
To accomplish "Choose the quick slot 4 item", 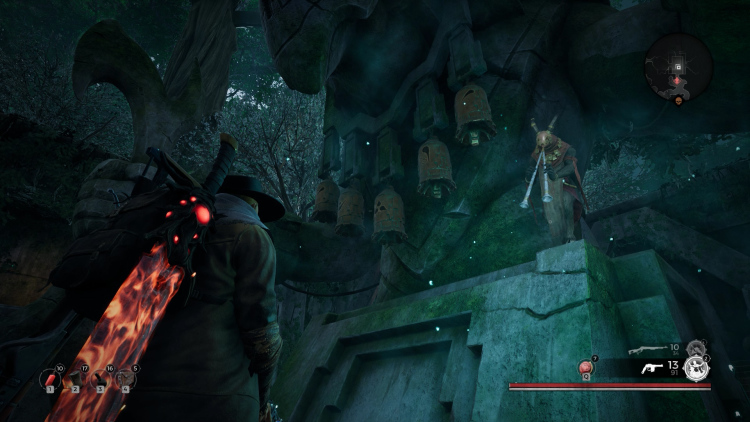I will pos(126,380).
